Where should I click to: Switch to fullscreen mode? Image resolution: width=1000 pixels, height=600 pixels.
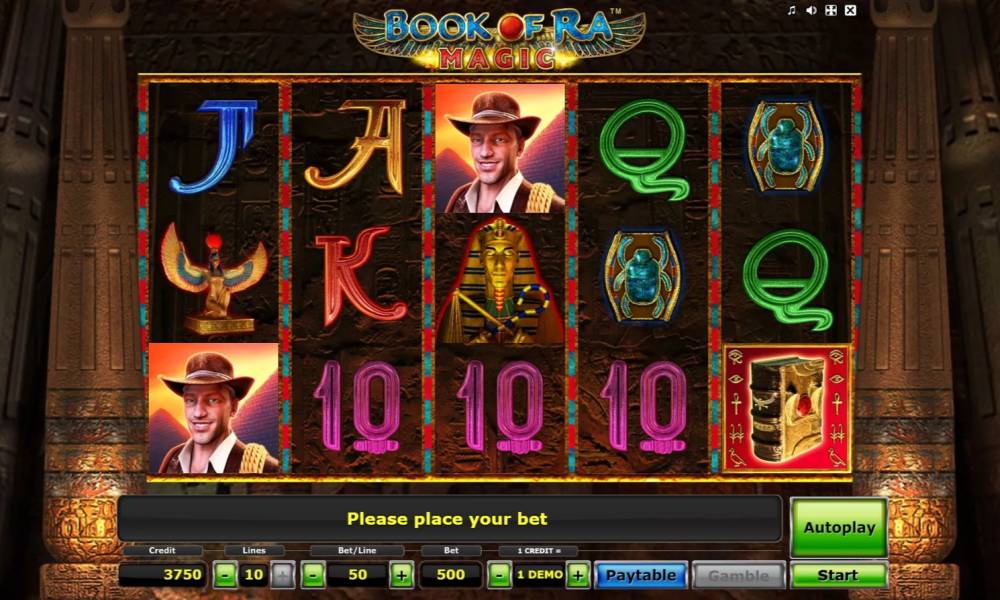point(830,11)
